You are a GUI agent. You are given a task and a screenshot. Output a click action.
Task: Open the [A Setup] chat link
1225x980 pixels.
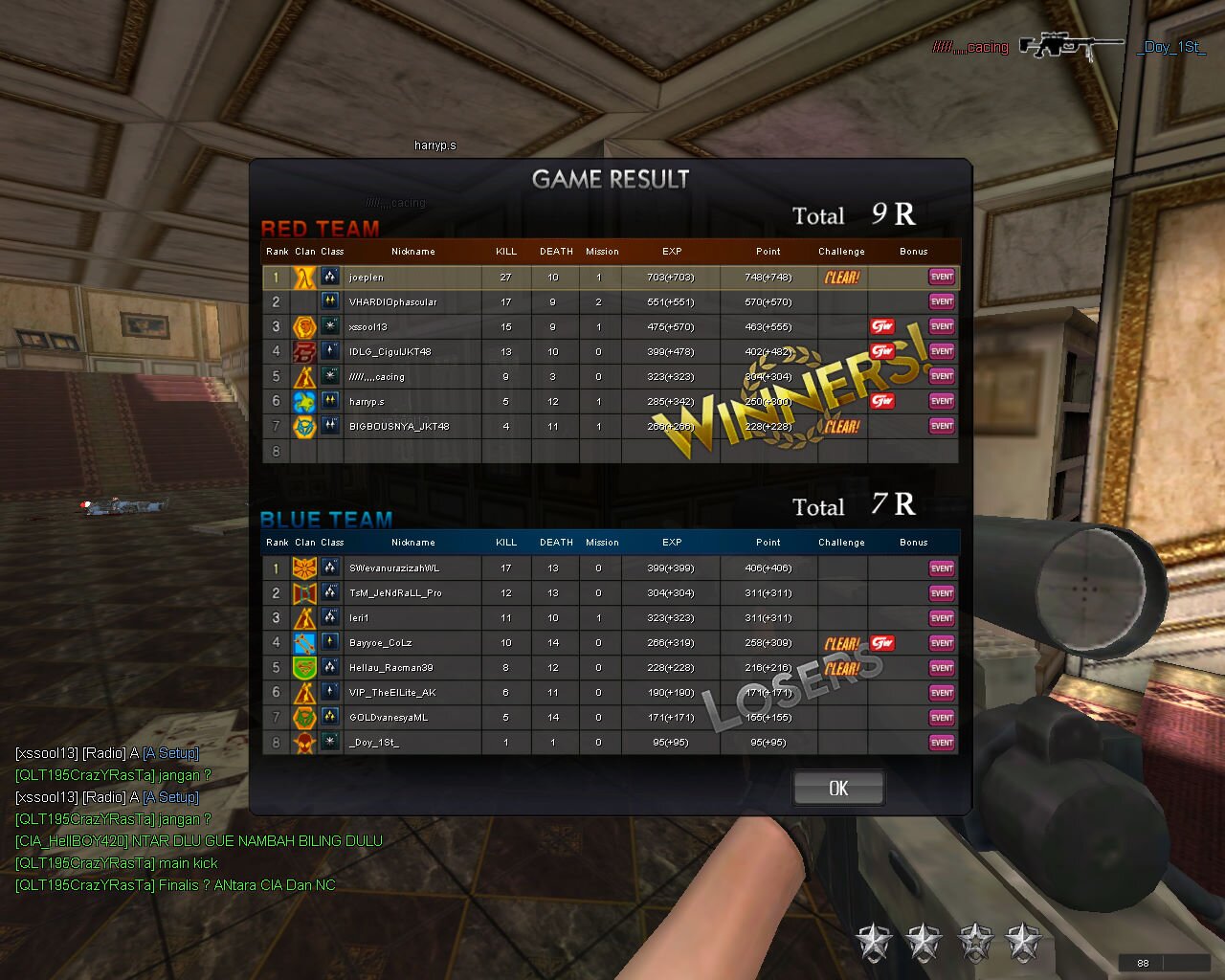click(171, 753)
